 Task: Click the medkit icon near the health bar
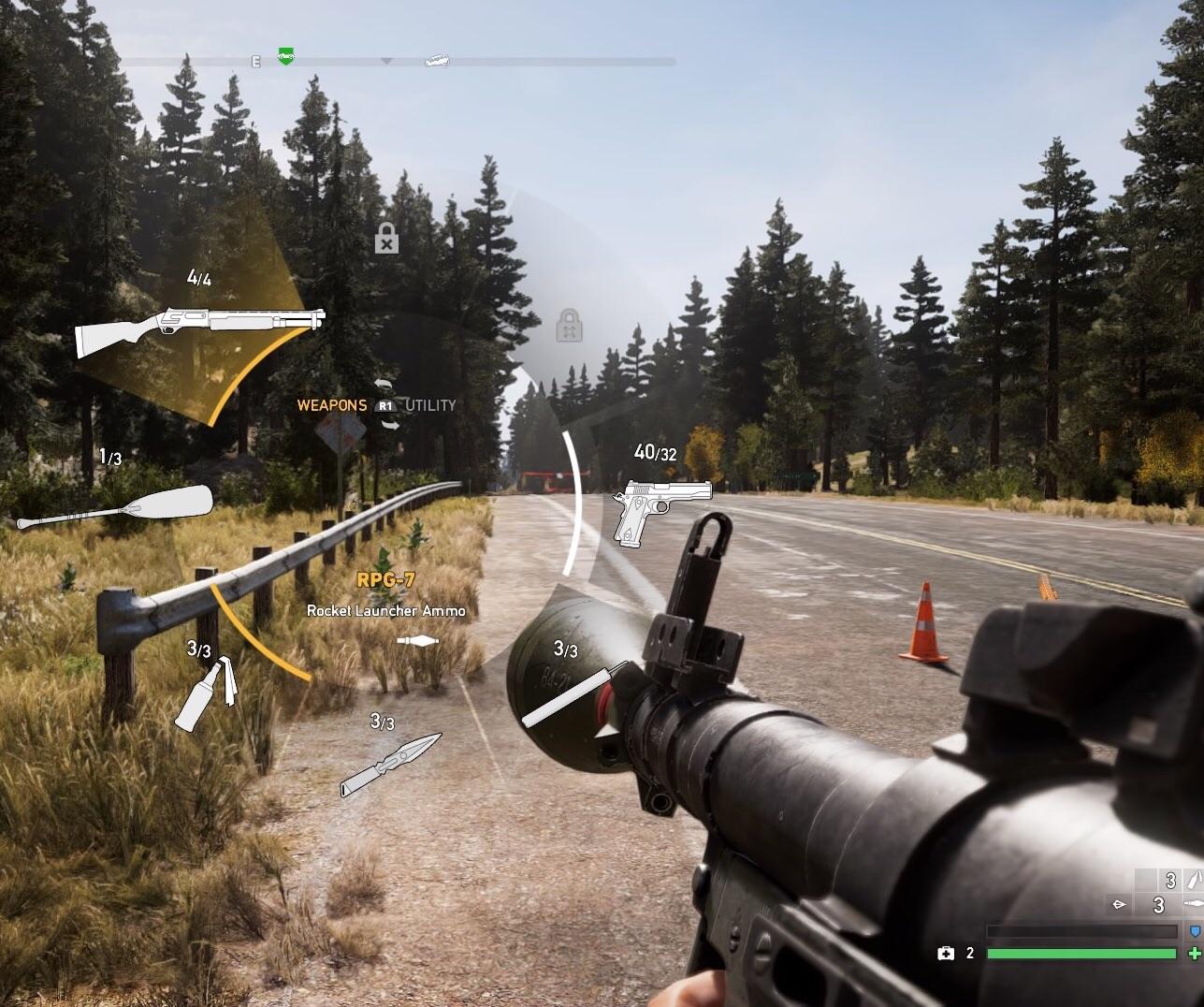pos(945,953)
